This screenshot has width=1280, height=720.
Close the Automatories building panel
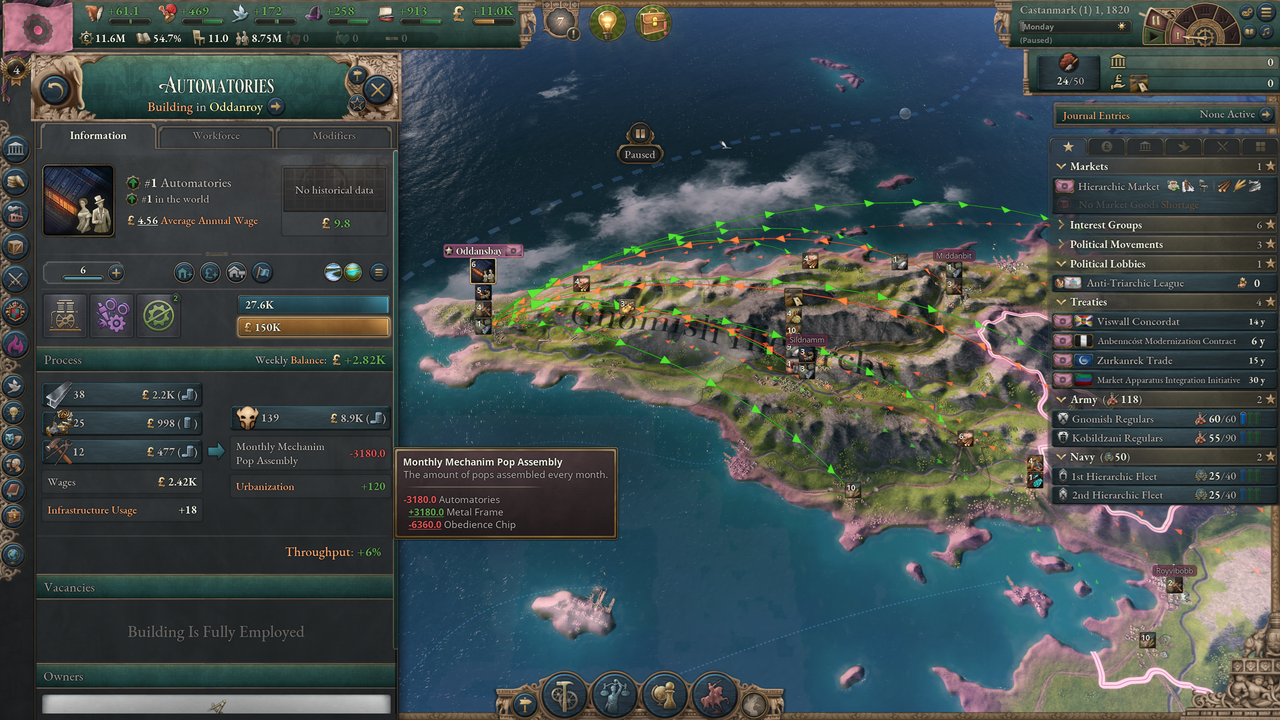377,90
